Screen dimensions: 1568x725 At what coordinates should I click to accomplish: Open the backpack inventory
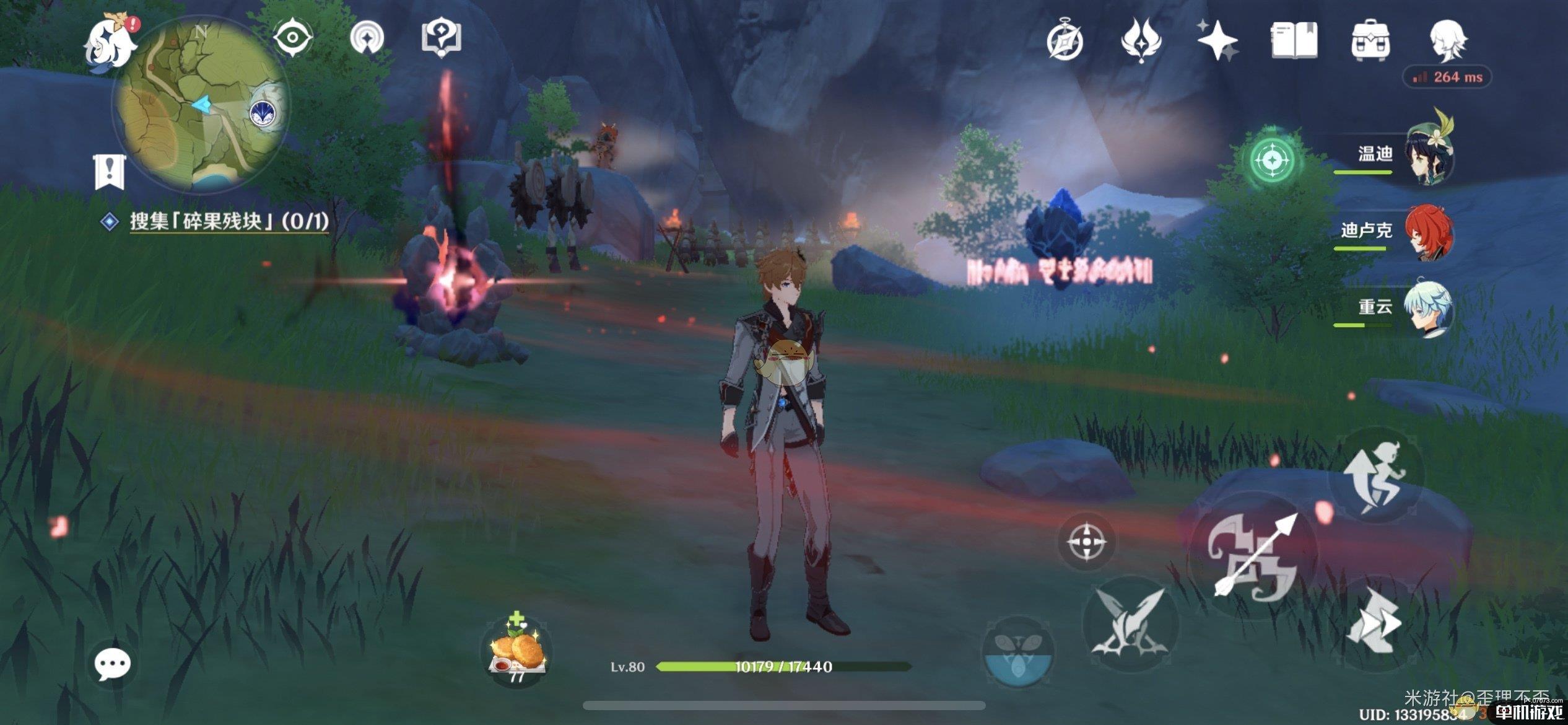[1370, 41]
